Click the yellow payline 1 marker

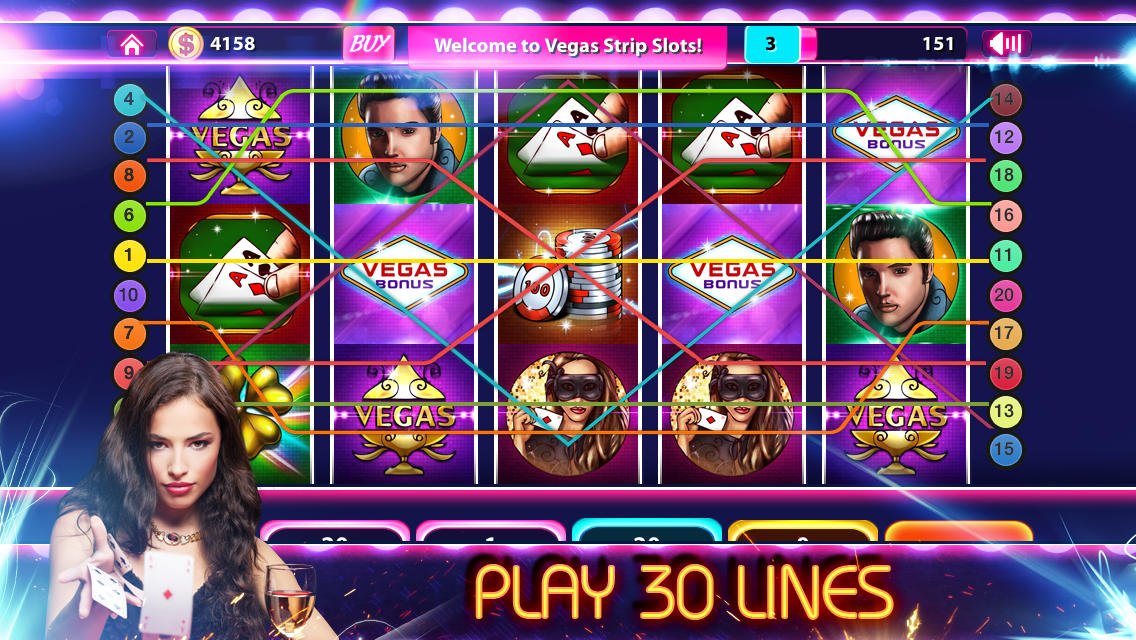130,257
